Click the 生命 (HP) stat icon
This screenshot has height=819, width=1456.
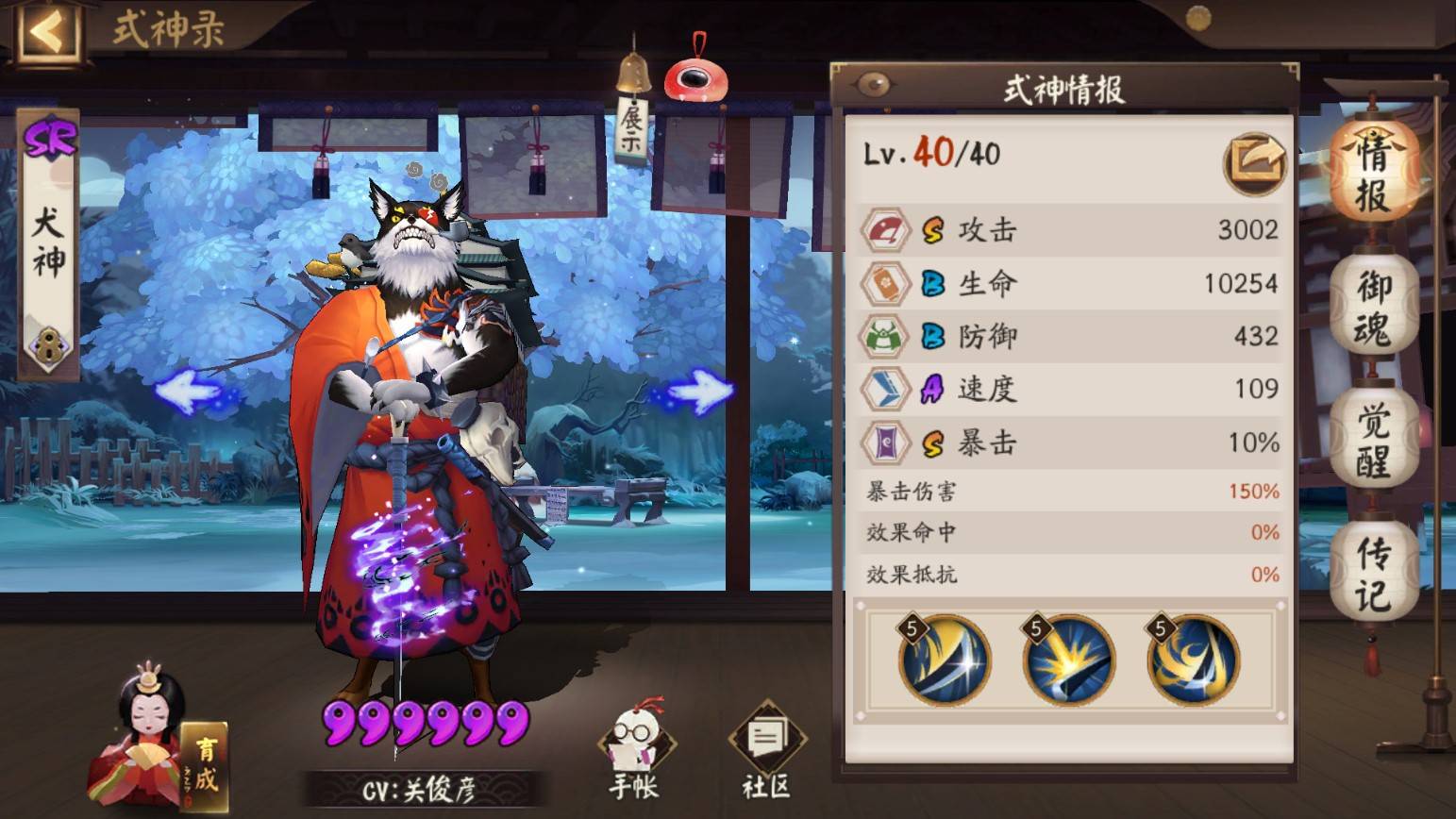tap(885, 282)
